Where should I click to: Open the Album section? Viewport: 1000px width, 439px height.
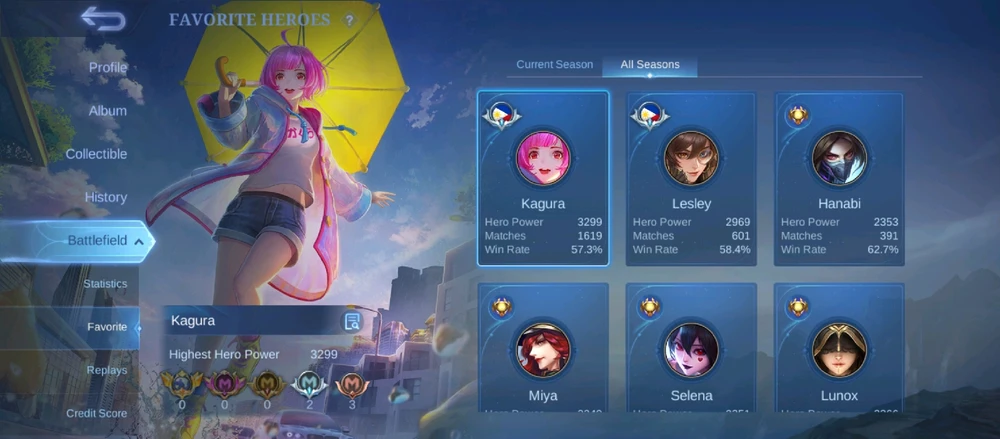coord(108,111)
